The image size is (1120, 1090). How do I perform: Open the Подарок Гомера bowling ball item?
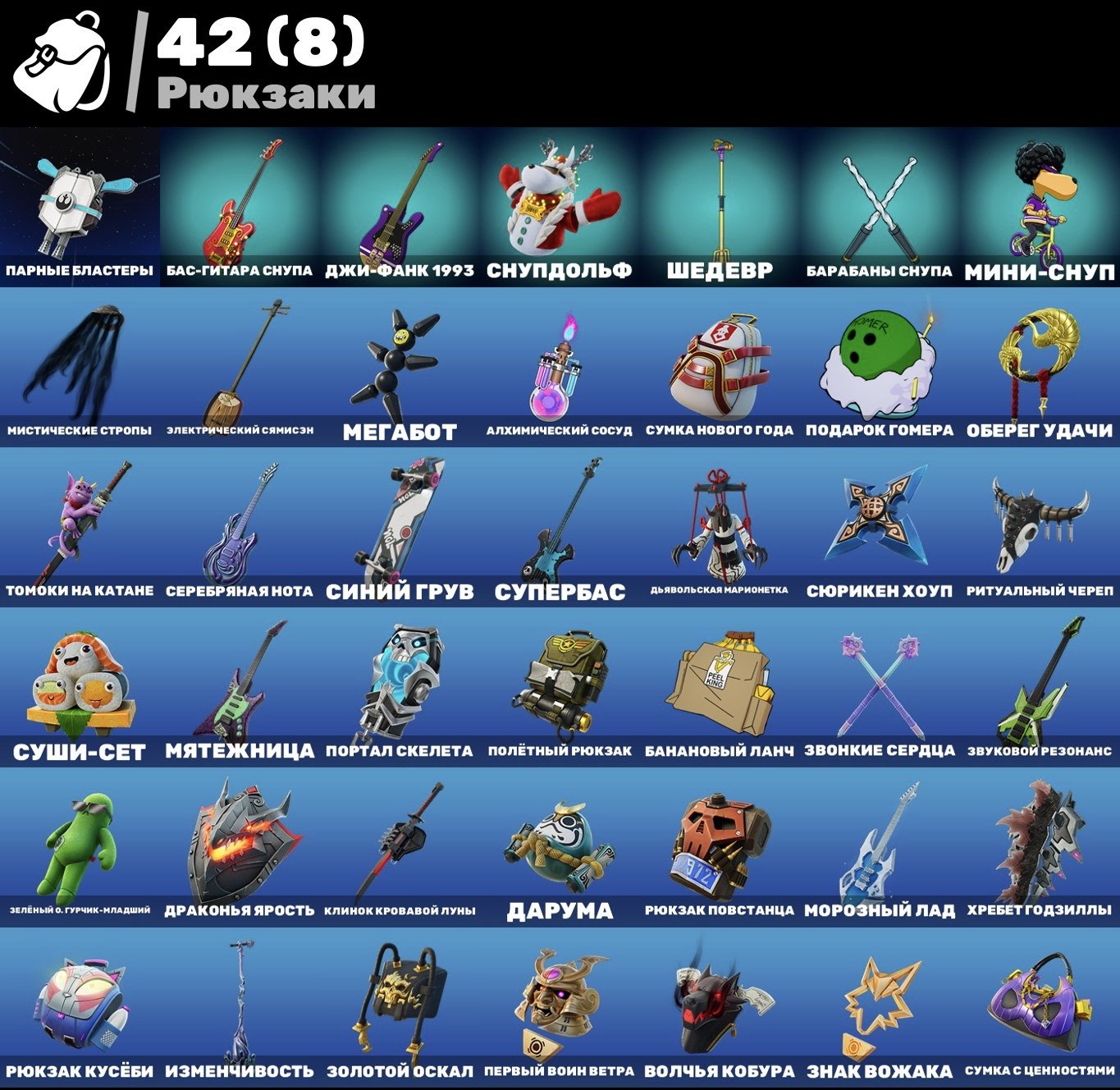[x=878, y=357]
